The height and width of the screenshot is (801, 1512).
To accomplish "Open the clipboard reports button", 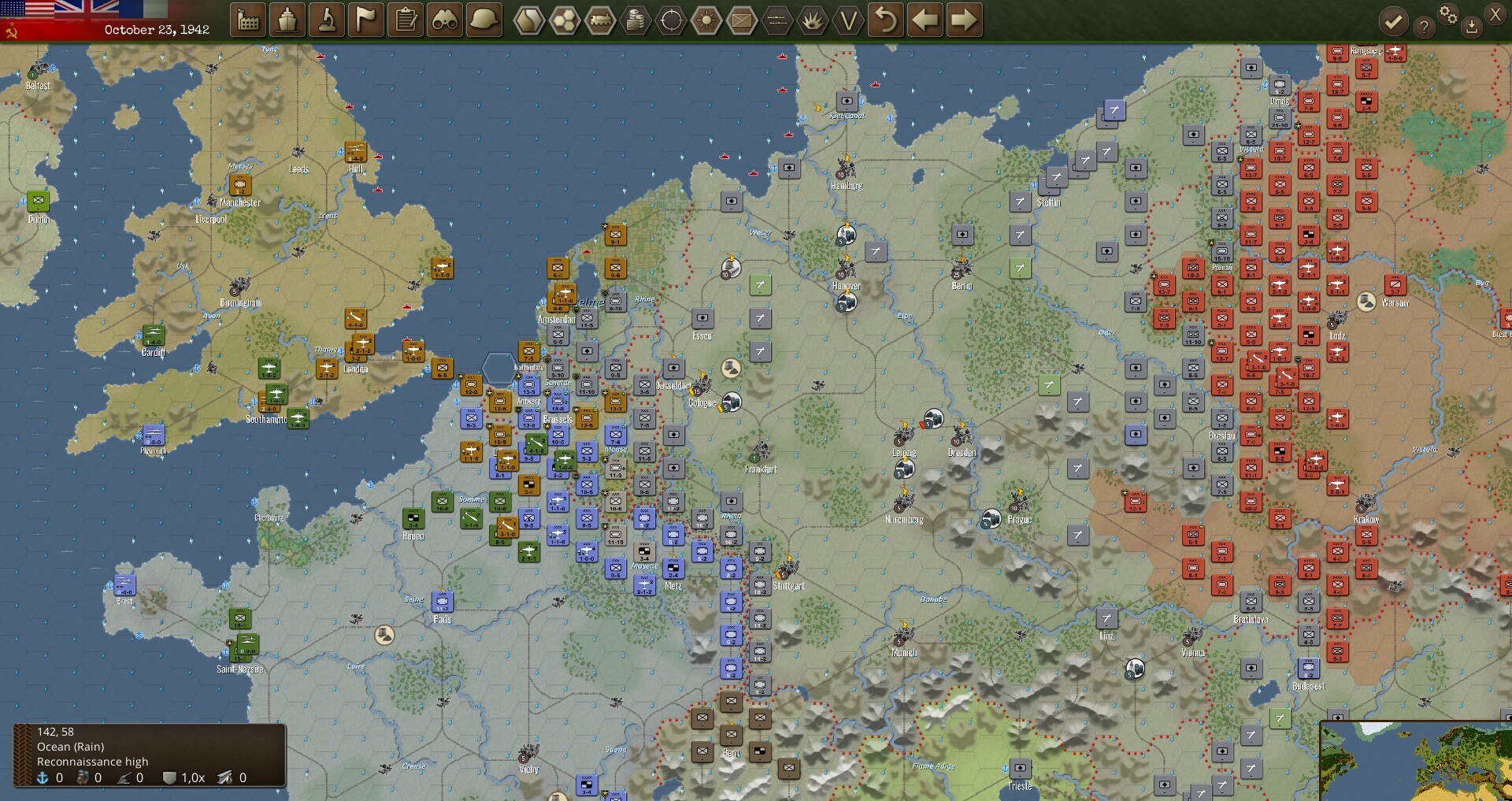I will click(x=406, y=20).
